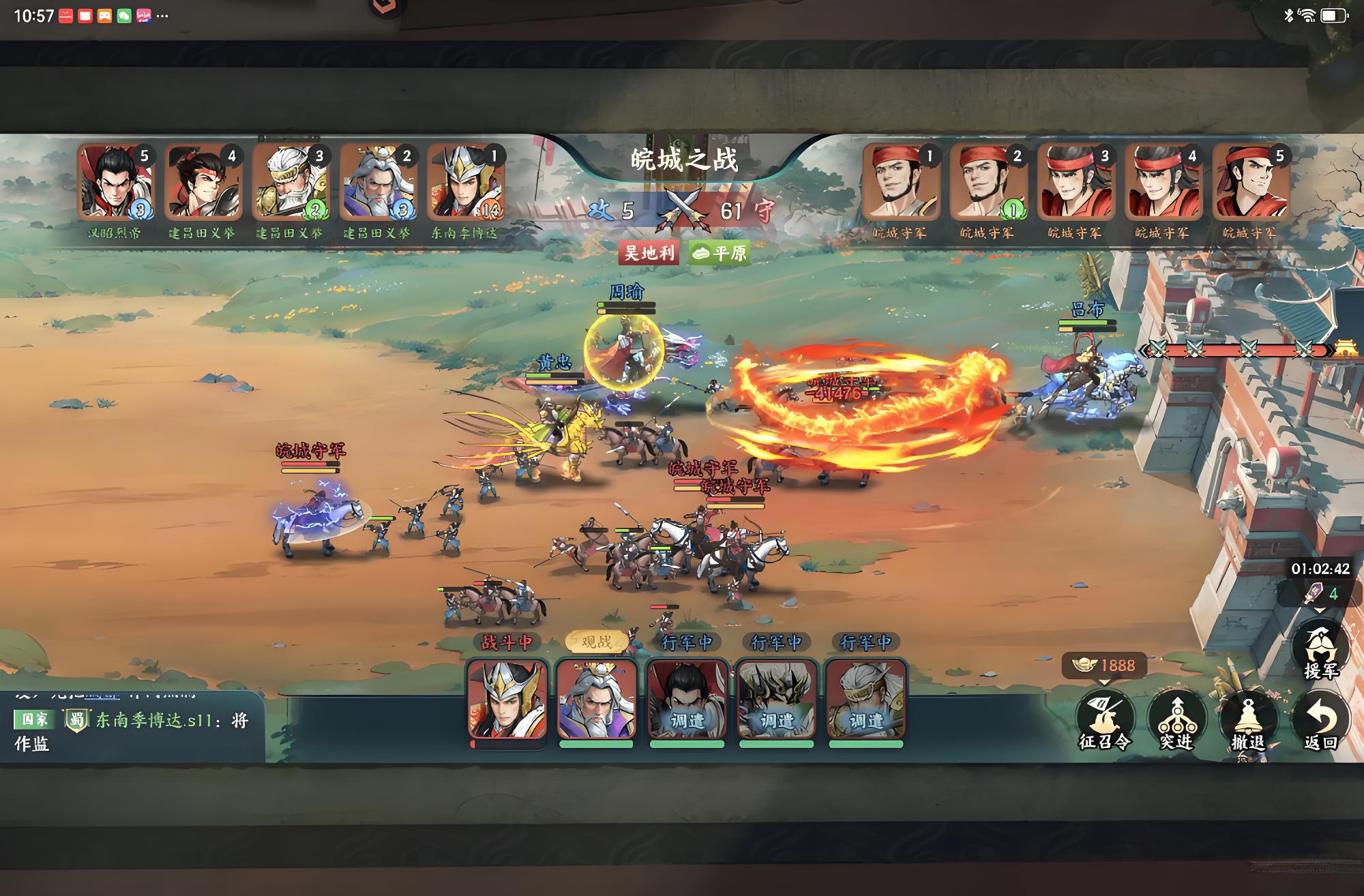Screen dimensions: 1364x896
Task: Show the 平原 plains terrain tag
Action: tap(720, 254)
